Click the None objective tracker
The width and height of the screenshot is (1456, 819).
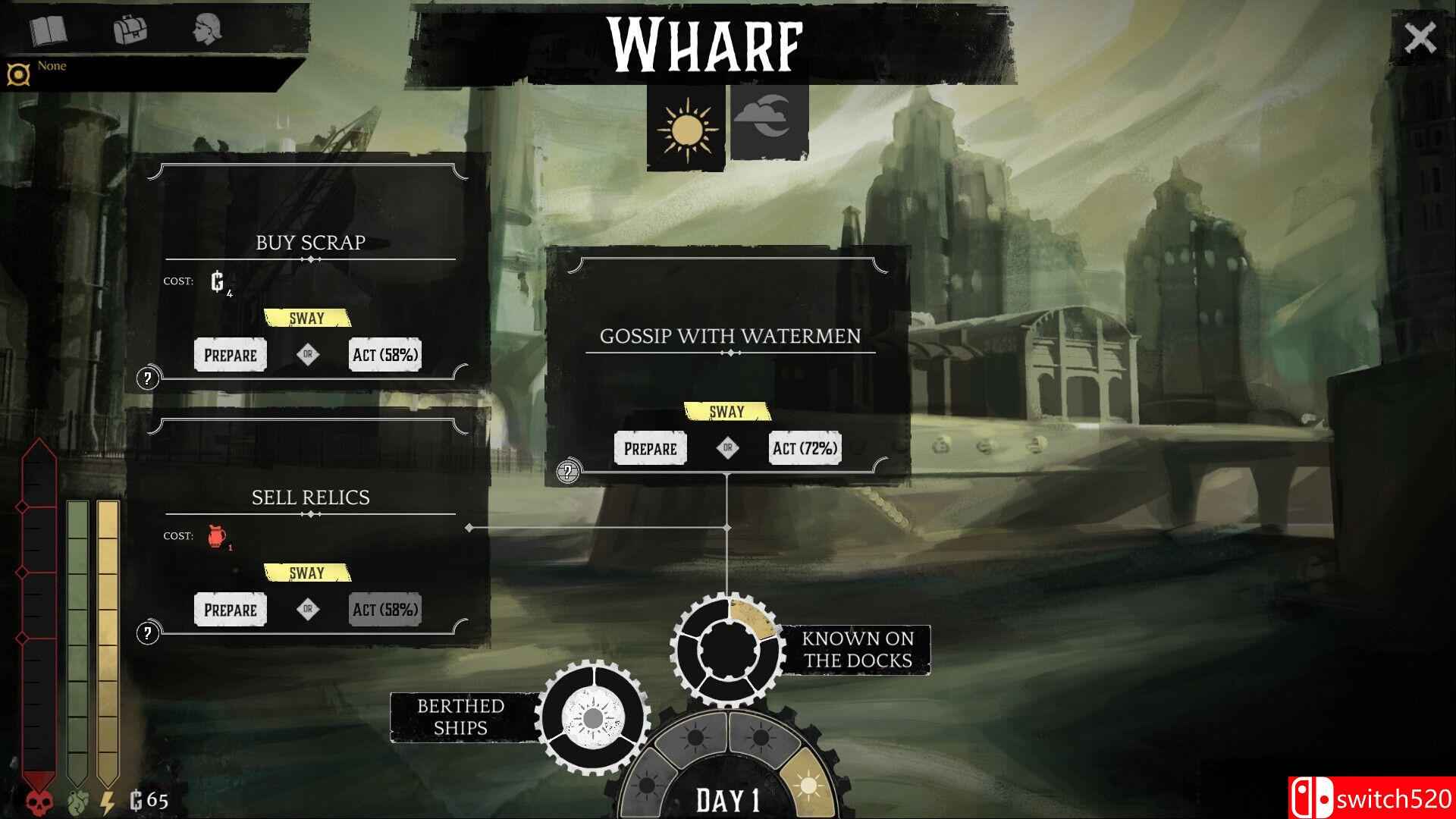click(52, 67)
